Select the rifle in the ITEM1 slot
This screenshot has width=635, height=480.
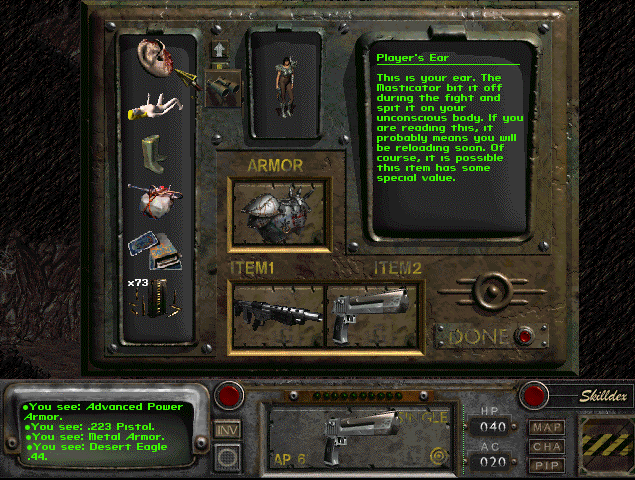(x=278, y=311)
